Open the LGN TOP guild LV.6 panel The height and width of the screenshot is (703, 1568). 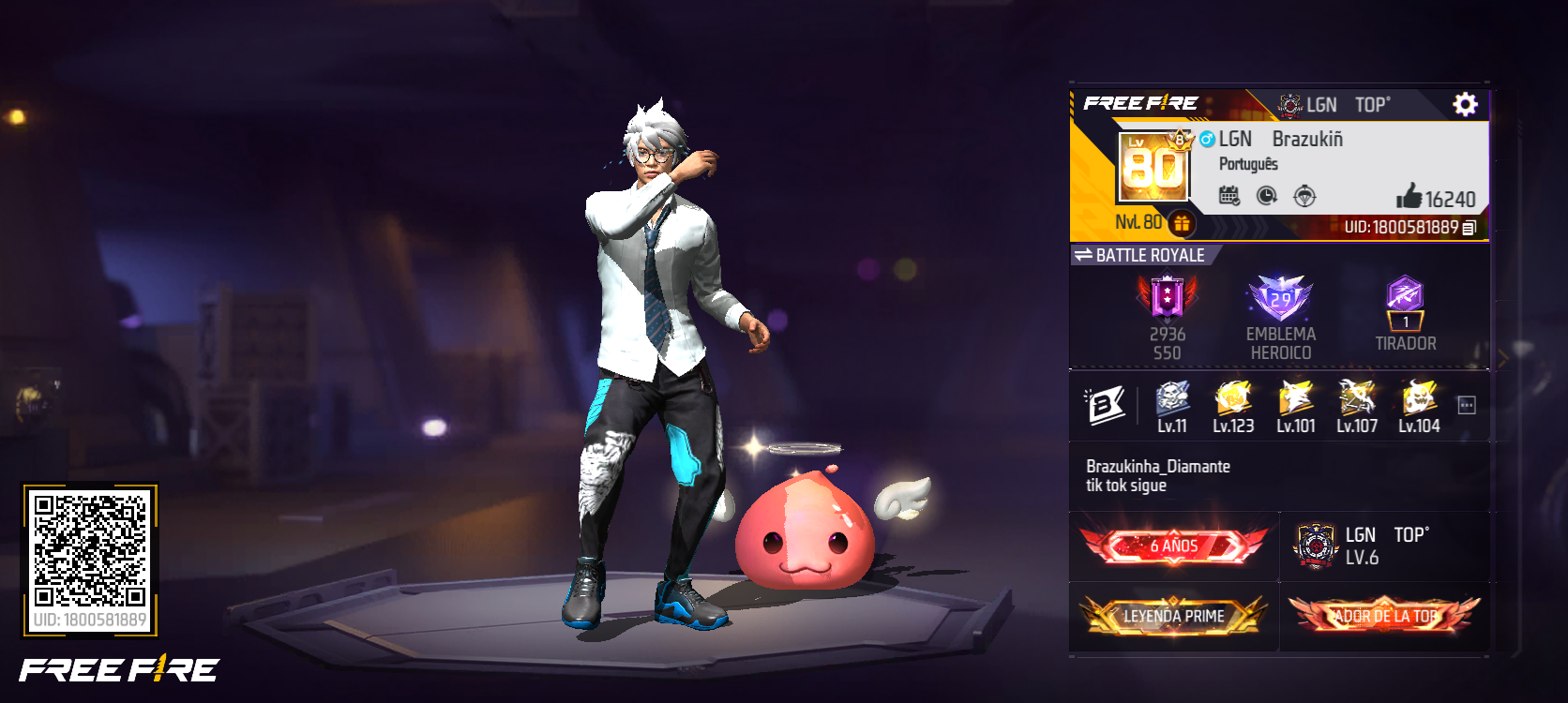point(1384,546)
